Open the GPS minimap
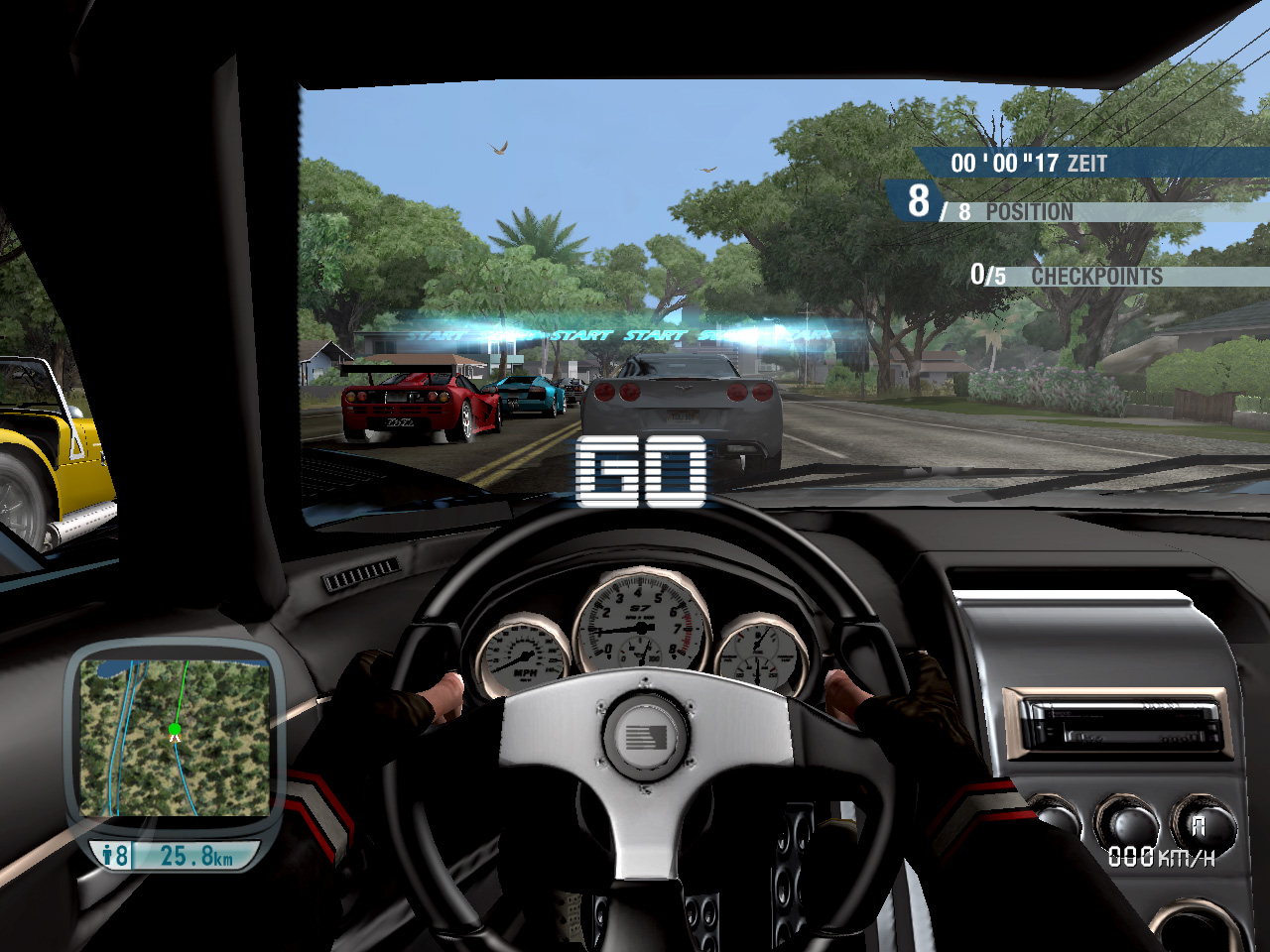 (x=175, y=738)
